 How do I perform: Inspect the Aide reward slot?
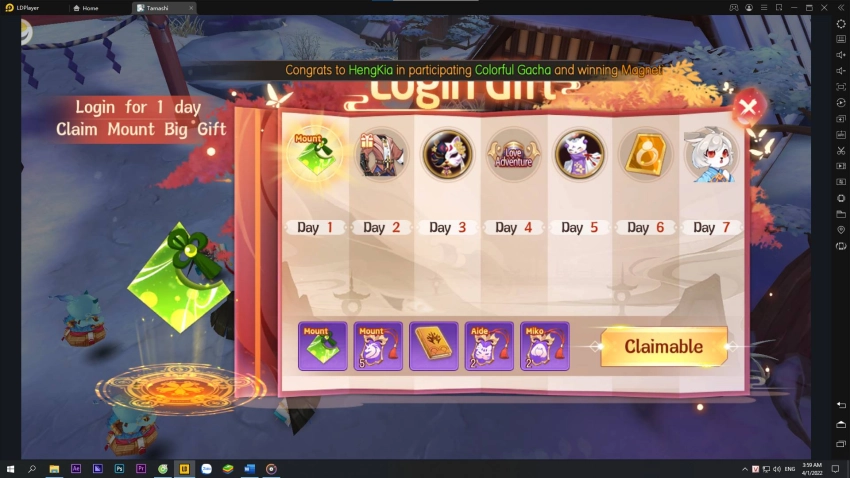pos(489,346)
